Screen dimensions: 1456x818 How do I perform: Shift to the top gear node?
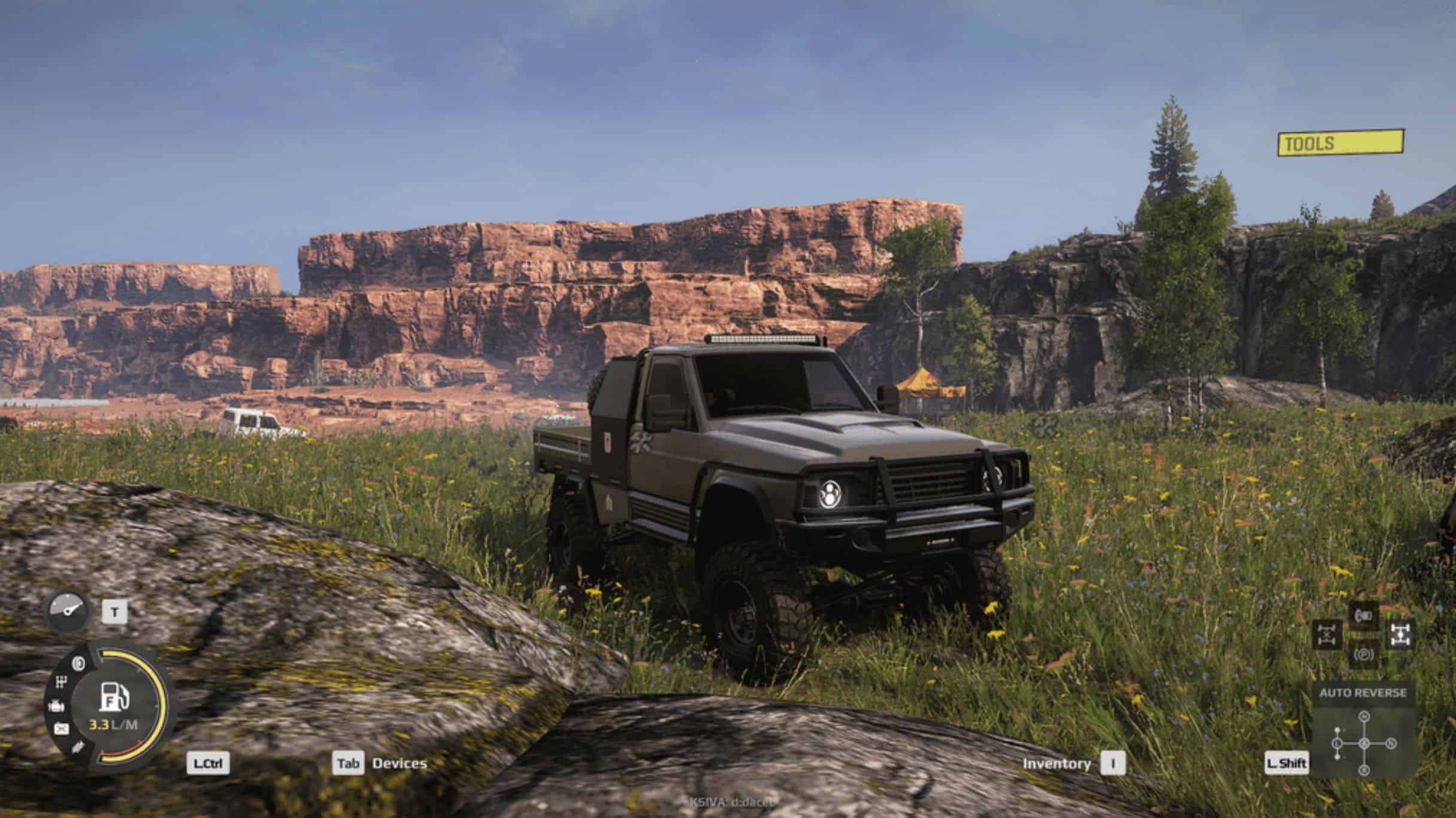click(x=1364, y=717)
